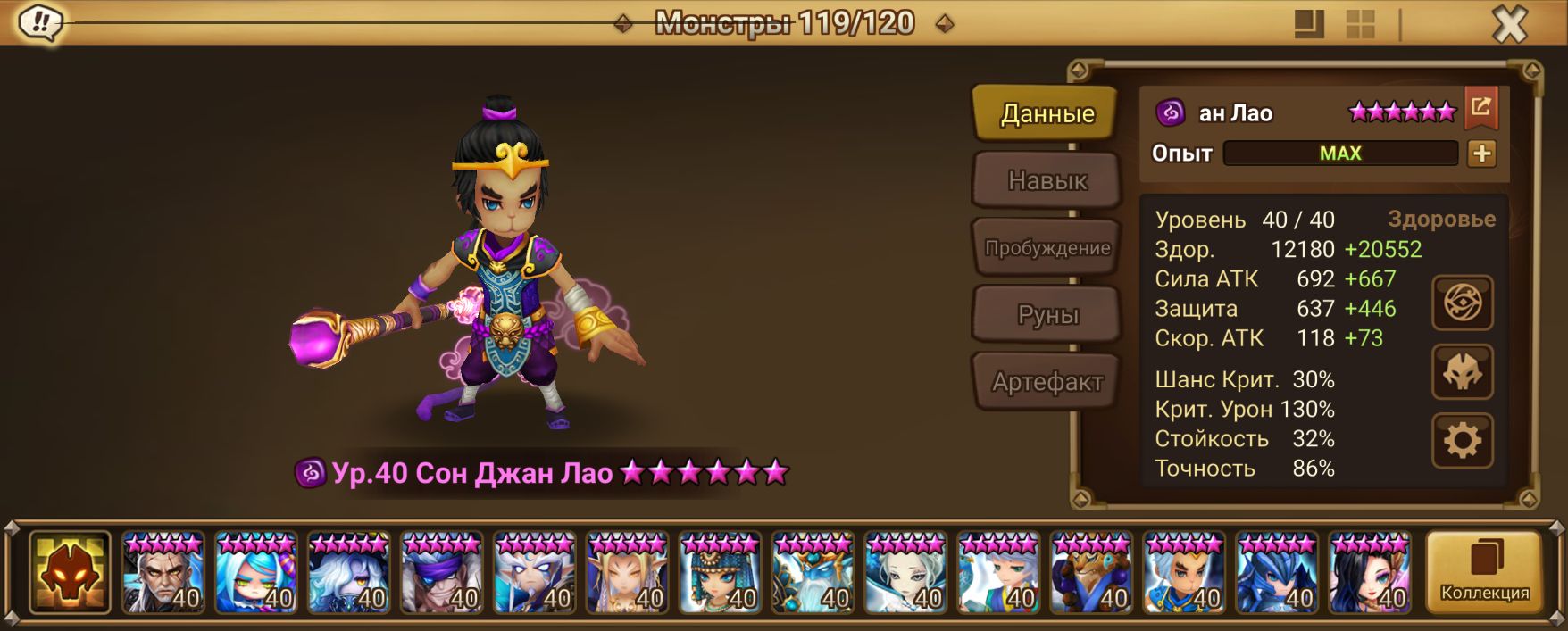Viewport: 1568px width, 631px height.
Task: Close the monsters screen with the X
Action: pos(1509,25)
